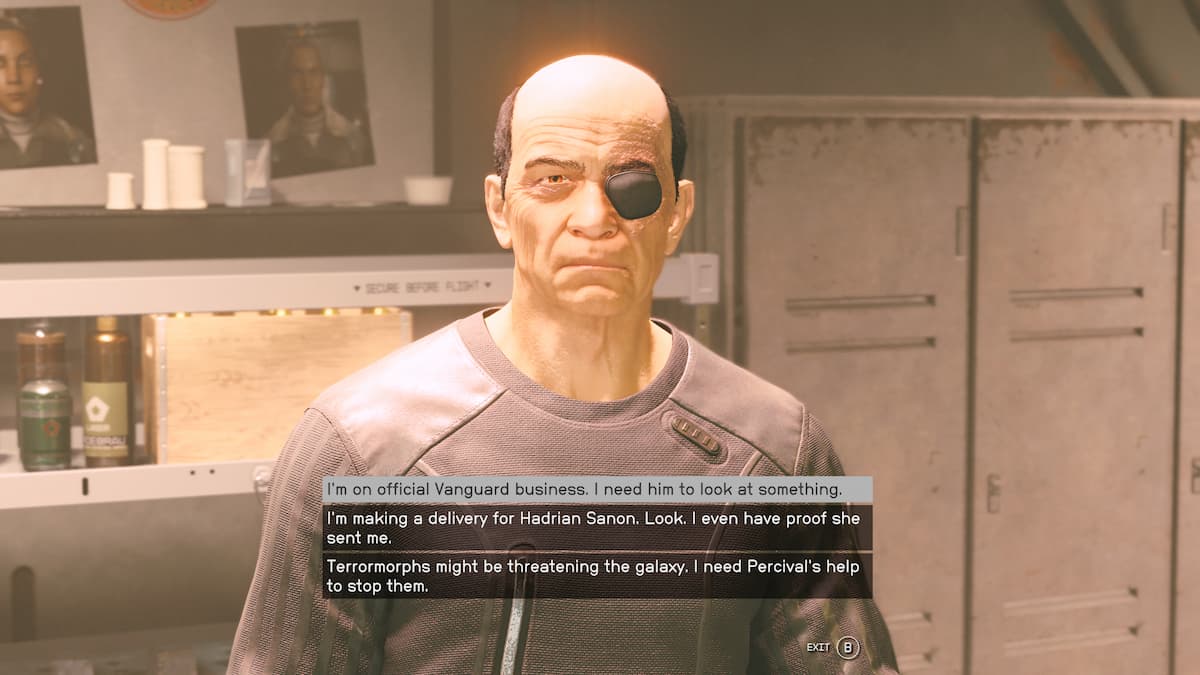The height and width of the screenshot is (675, 1200).
Task: Choose the official Vanguard business reply
Action: tap(596, 489)
